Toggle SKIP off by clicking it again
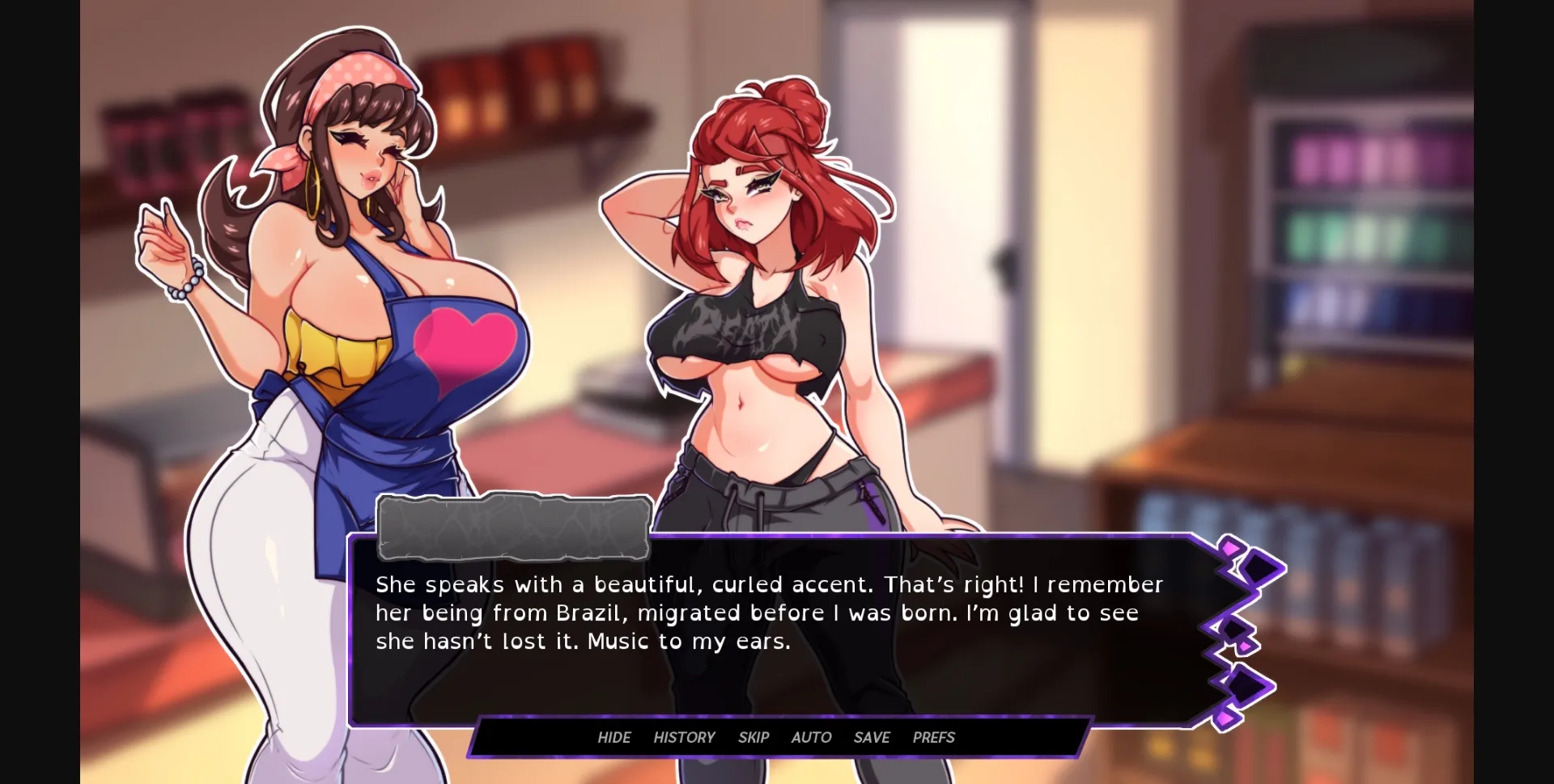 [x=753, y=737]
